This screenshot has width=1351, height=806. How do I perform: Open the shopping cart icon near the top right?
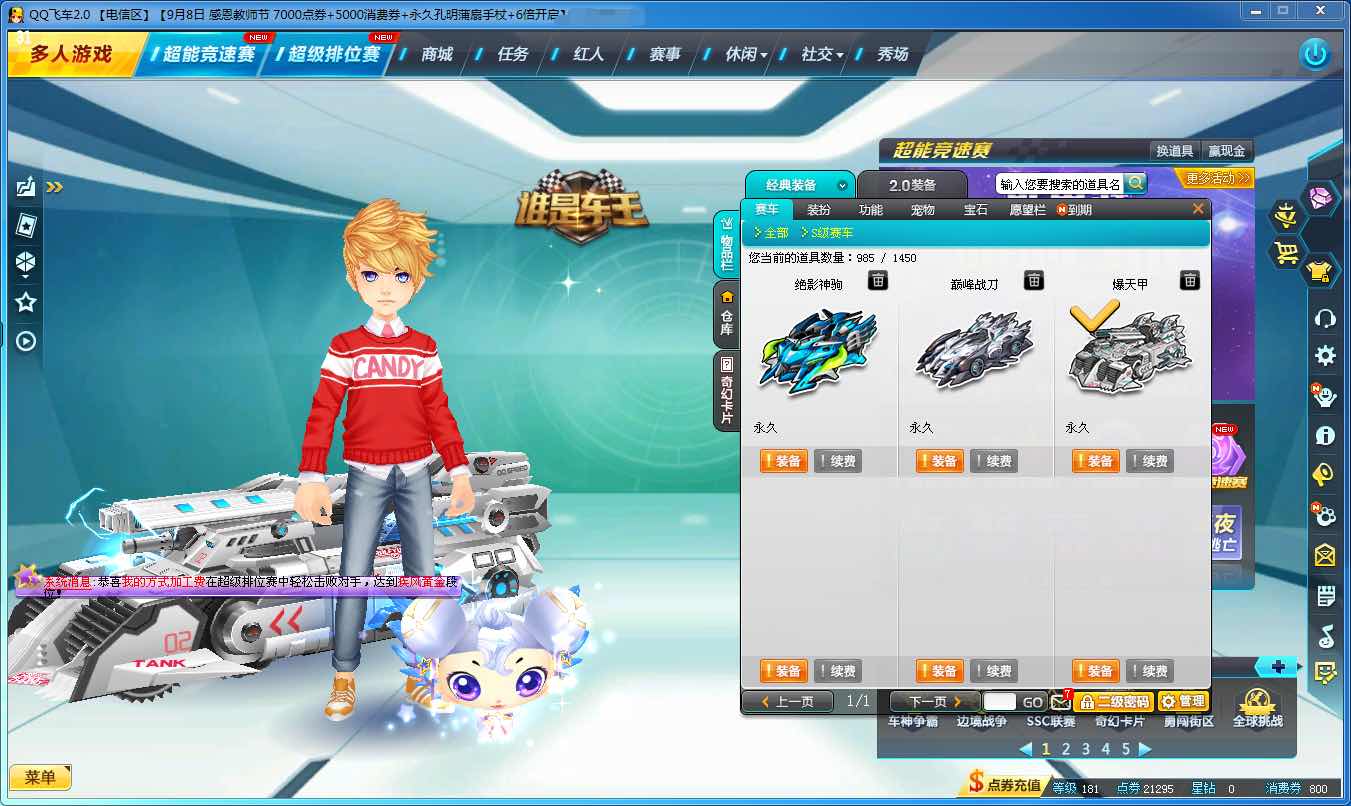click(1287, 251)
